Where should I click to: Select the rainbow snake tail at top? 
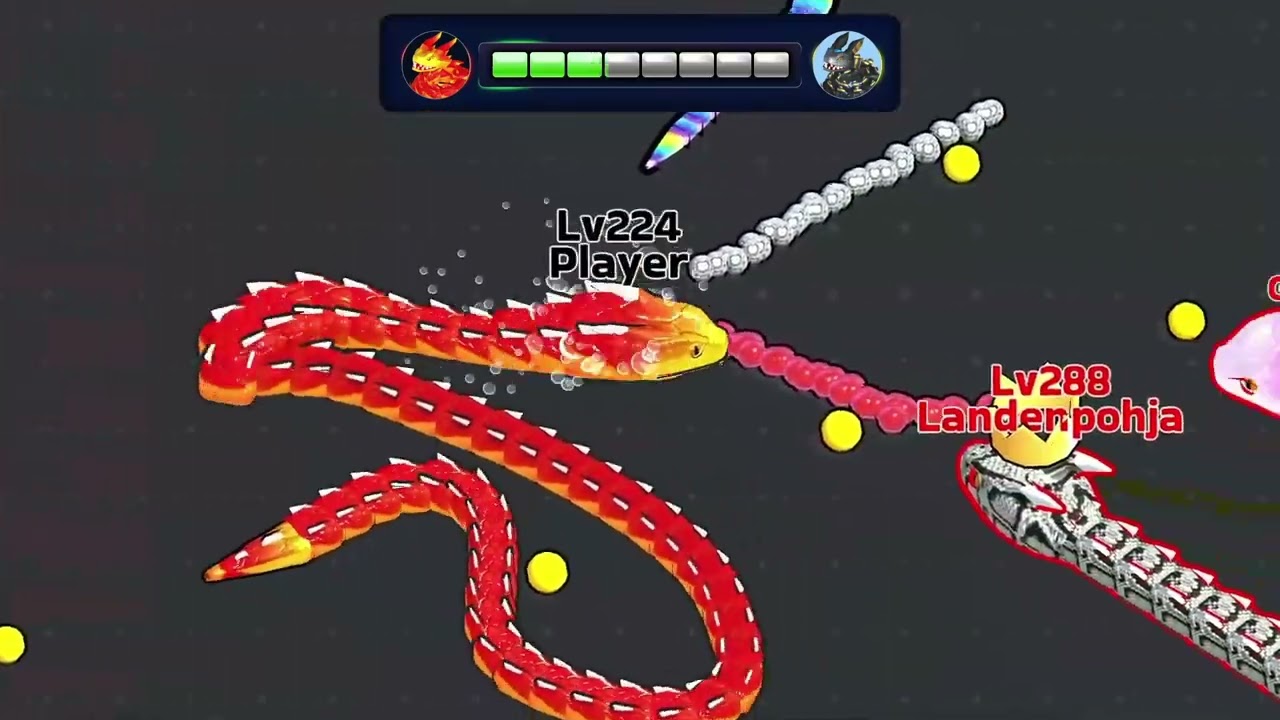coord(680,135)
